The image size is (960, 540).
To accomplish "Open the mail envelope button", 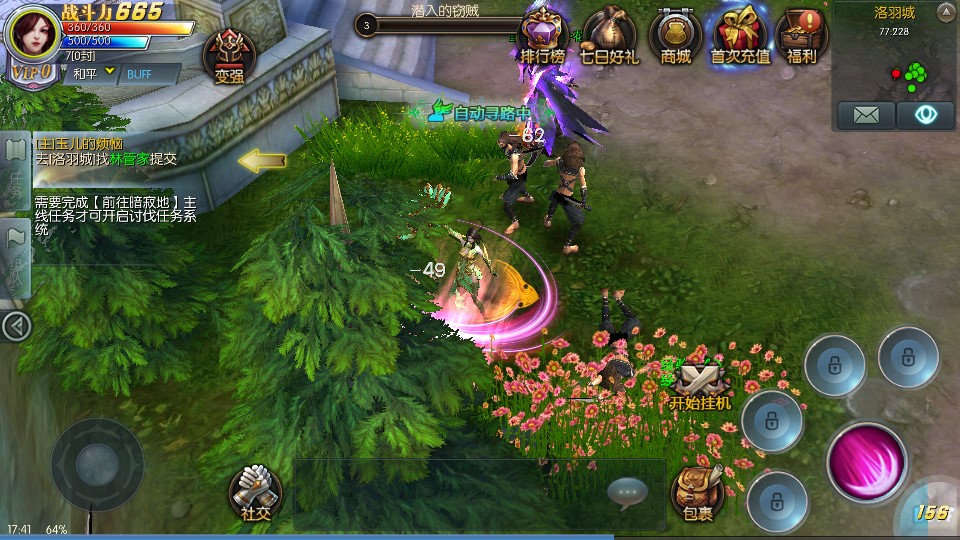I will [x=866, y=115].
